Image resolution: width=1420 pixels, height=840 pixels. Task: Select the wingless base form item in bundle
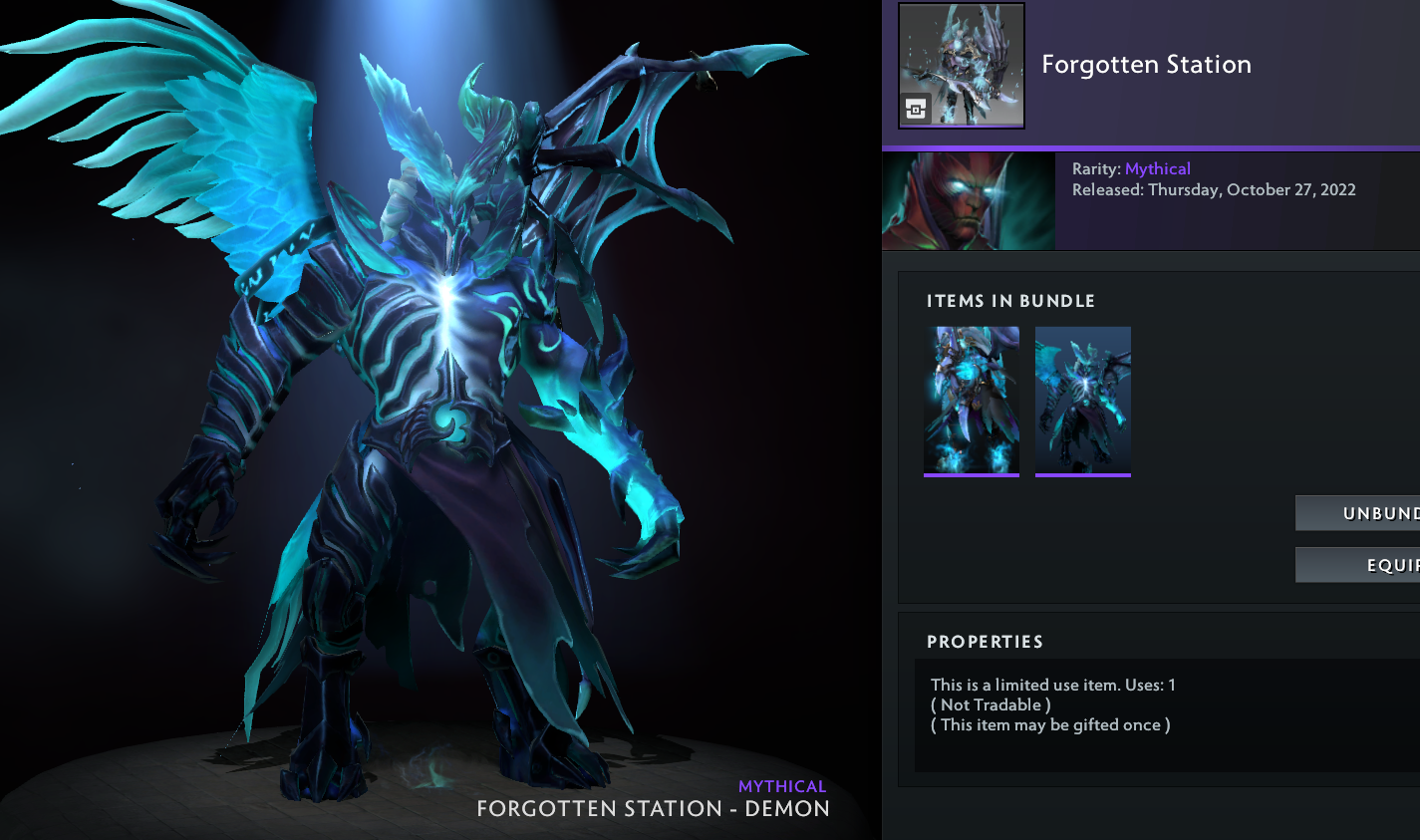tap(972, 401)
